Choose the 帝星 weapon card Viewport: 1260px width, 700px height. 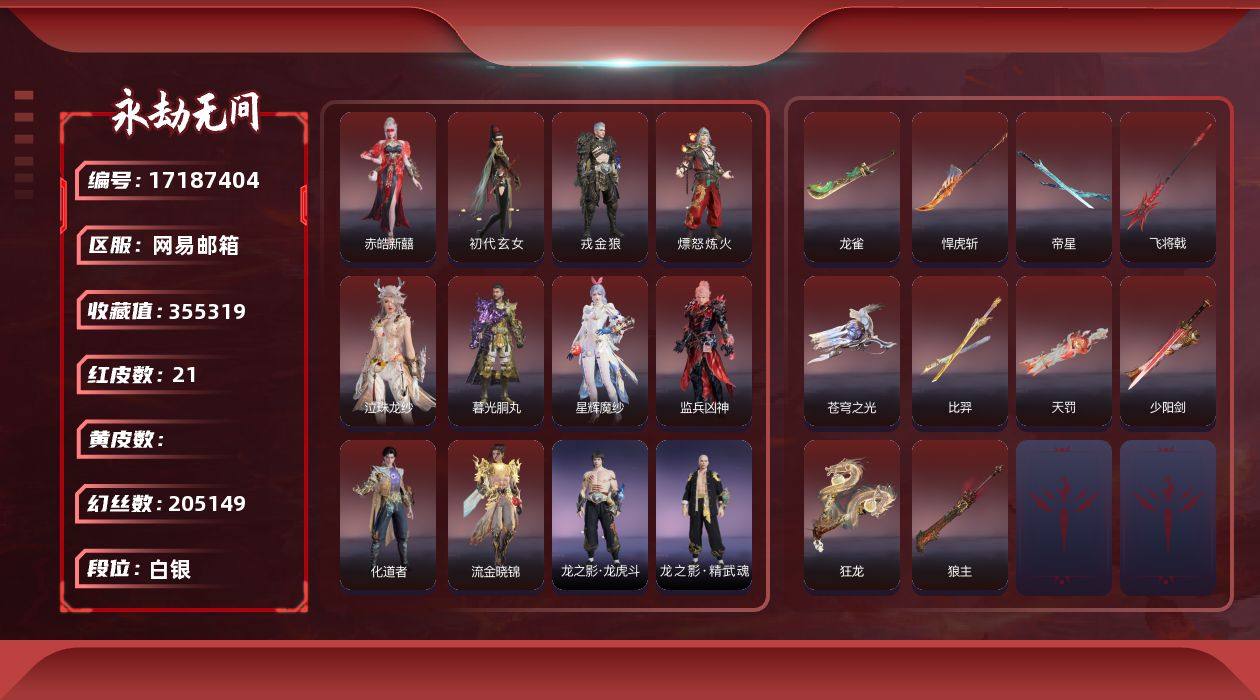pos(1064,187)
